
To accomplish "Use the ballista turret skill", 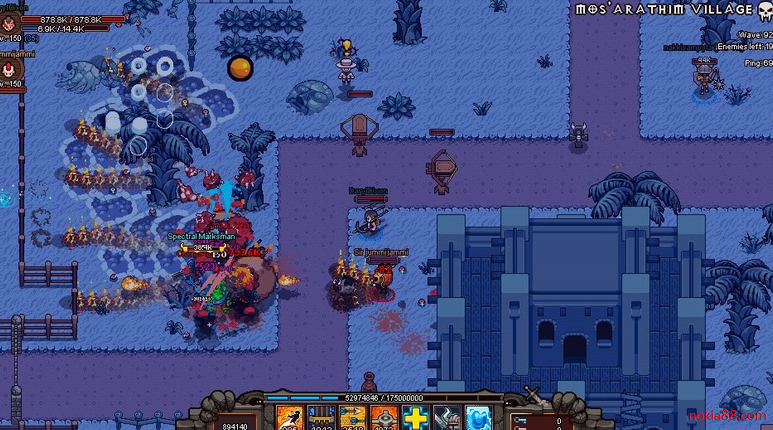I will pos(321,418).
